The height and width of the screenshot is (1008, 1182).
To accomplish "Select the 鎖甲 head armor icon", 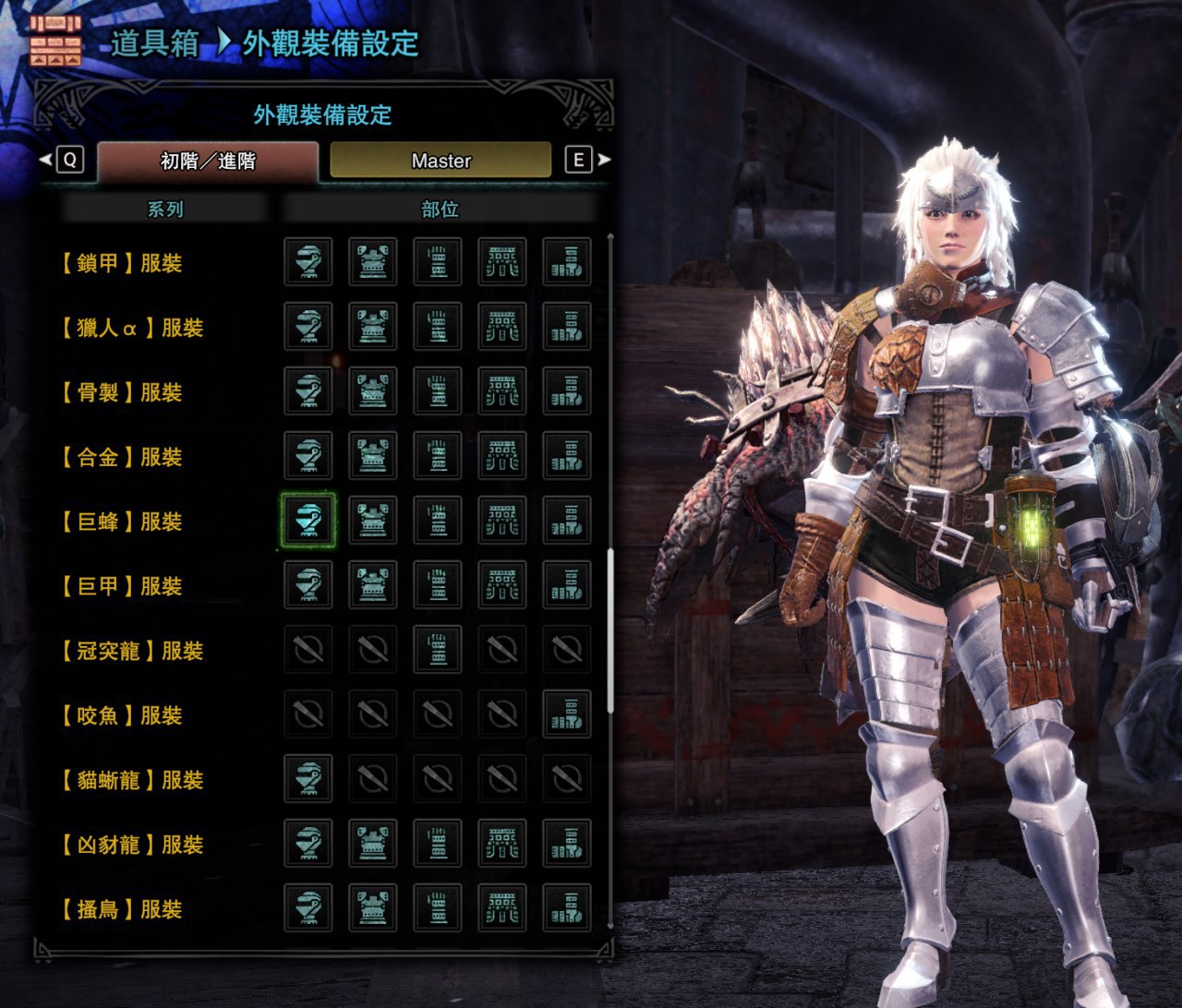I will 308,262.
